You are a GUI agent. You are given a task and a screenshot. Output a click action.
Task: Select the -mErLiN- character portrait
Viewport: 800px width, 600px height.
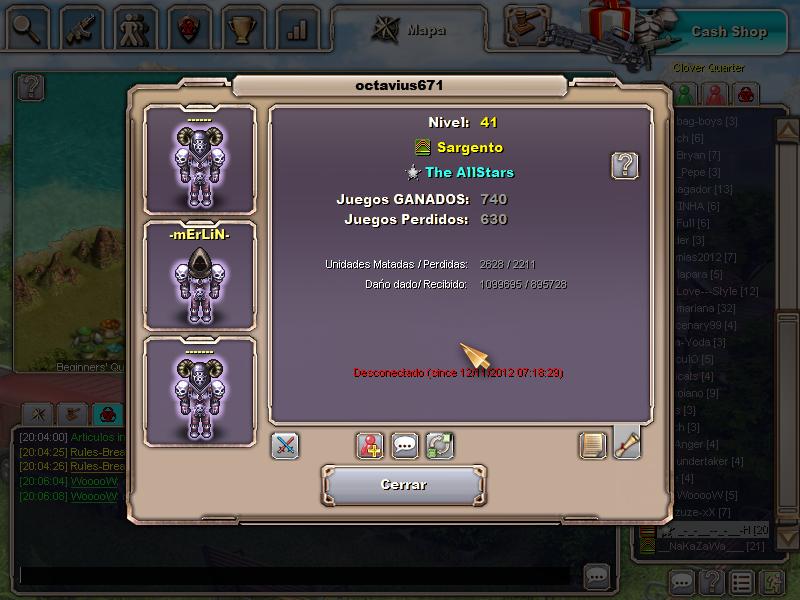(199, 275)
